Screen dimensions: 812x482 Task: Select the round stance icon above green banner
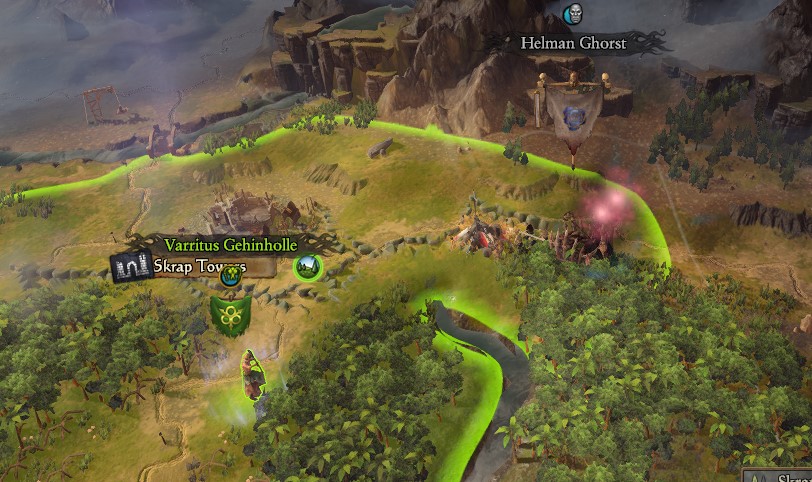click(x=234, y=271)
